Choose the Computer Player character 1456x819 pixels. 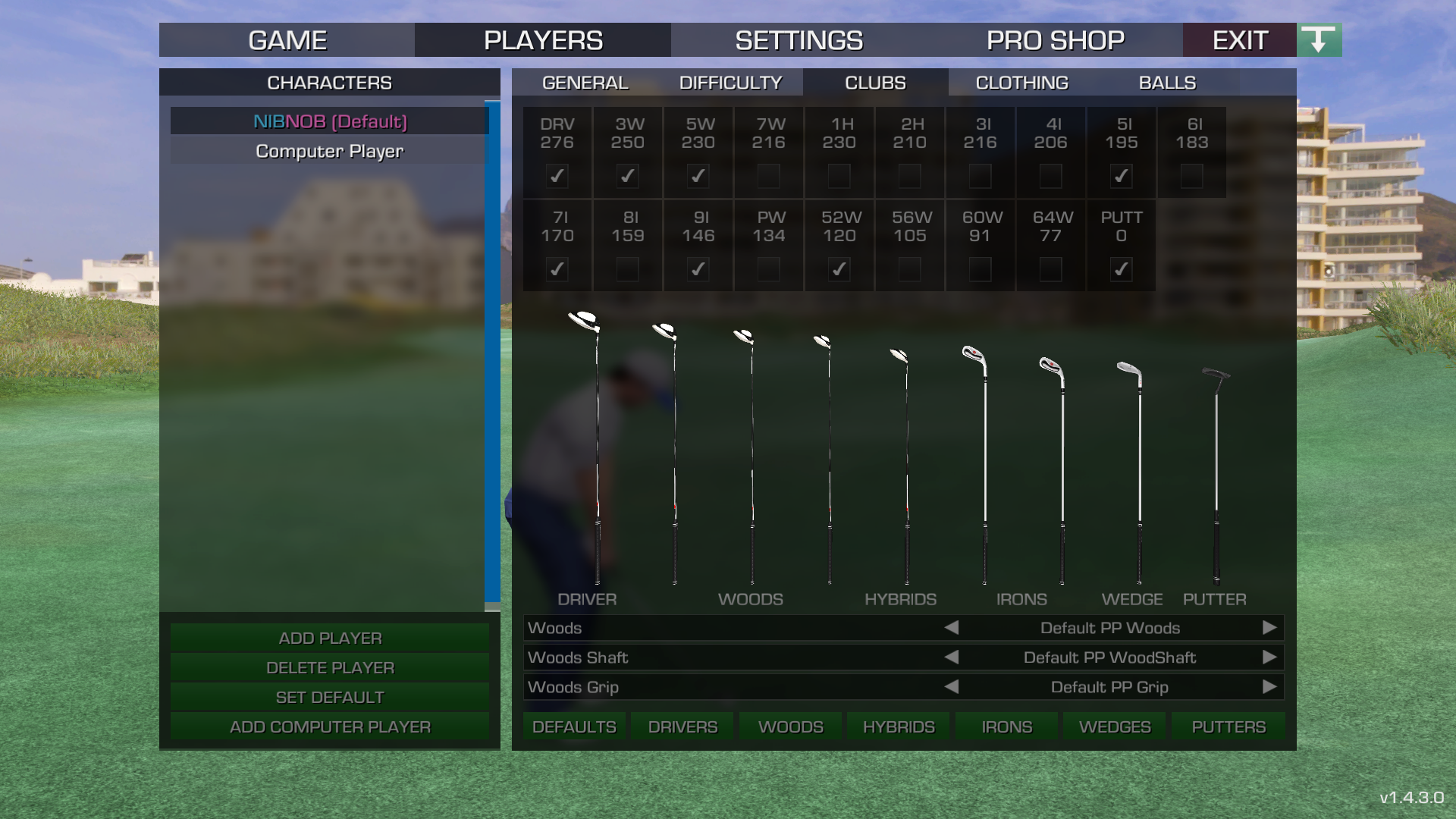tap(329, 151)
